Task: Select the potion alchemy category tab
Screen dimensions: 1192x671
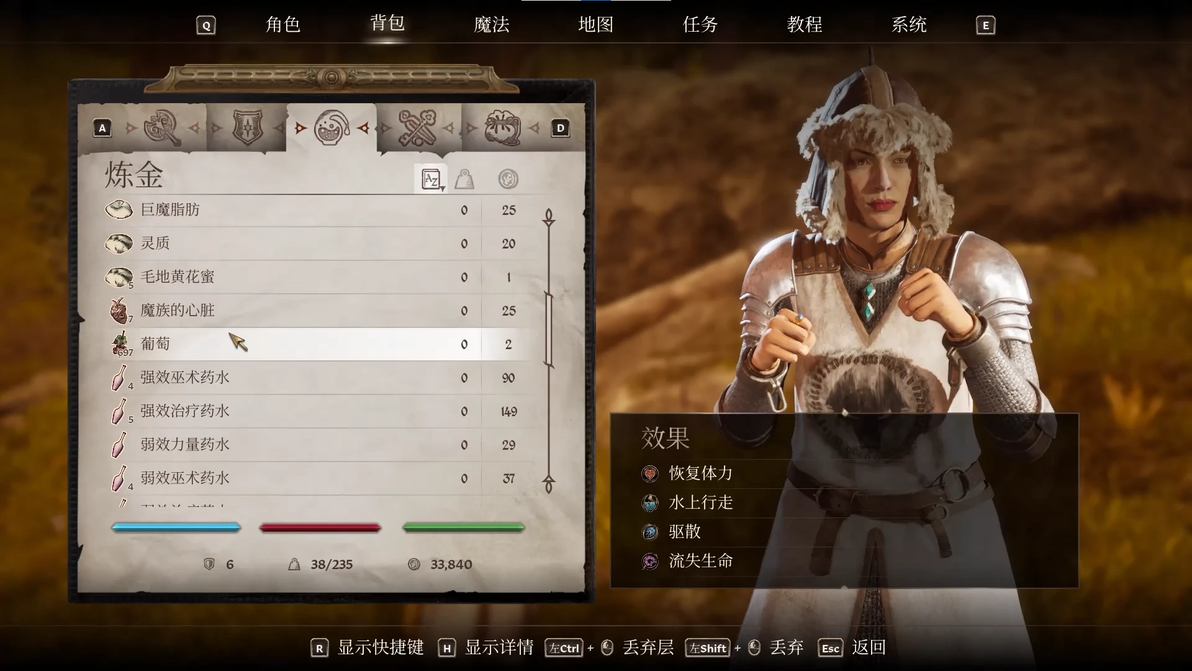Action: [x=331, y=128]
